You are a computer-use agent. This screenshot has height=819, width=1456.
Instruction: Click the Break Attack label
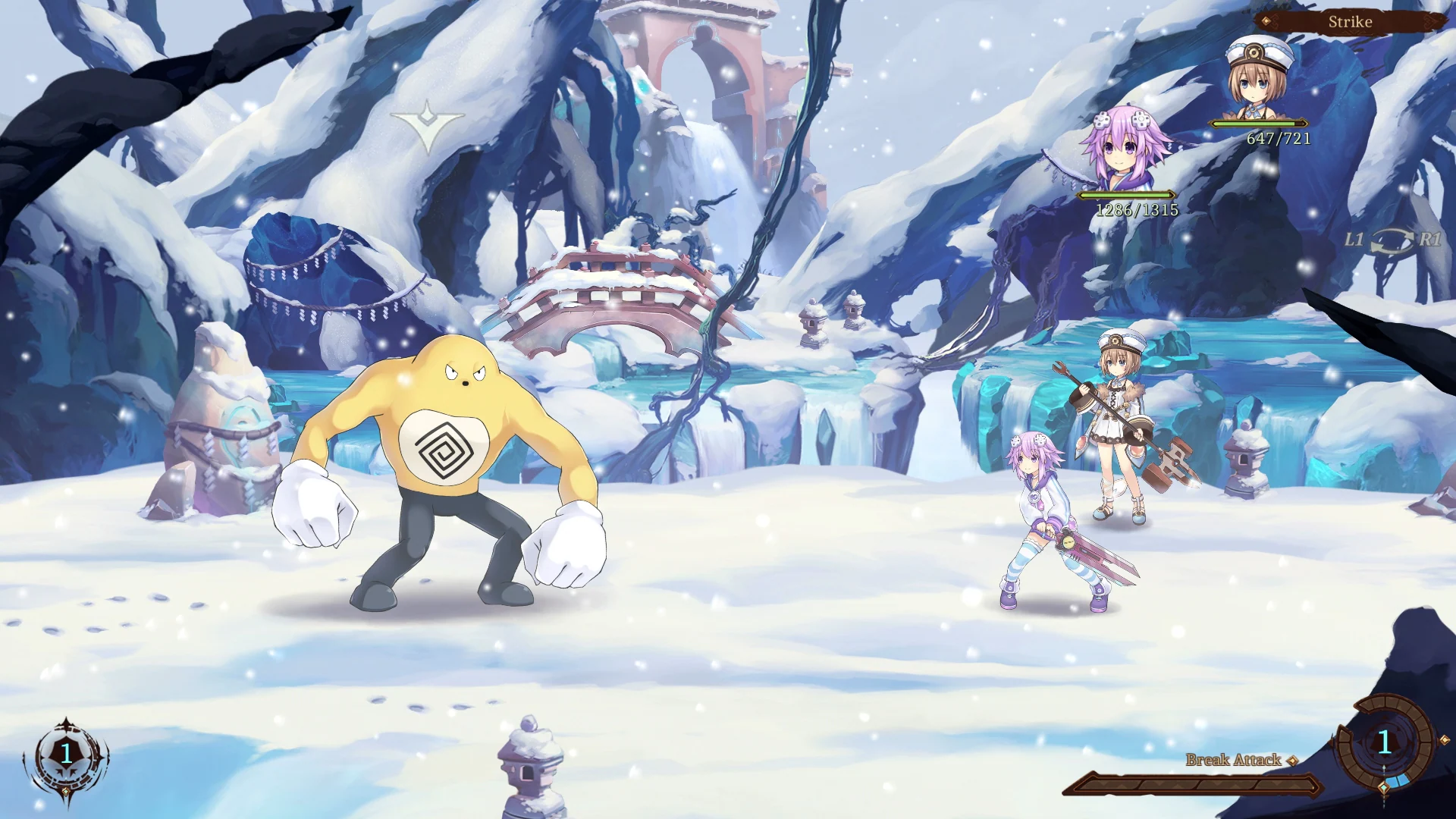point(1232,758)
